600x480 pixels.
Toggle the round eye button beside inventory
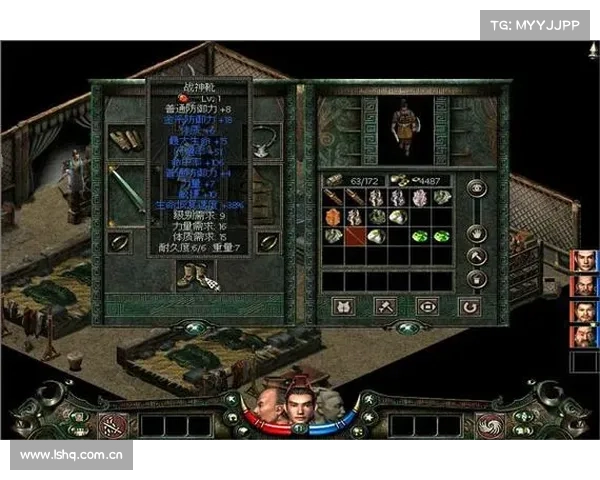click(477, 189)
